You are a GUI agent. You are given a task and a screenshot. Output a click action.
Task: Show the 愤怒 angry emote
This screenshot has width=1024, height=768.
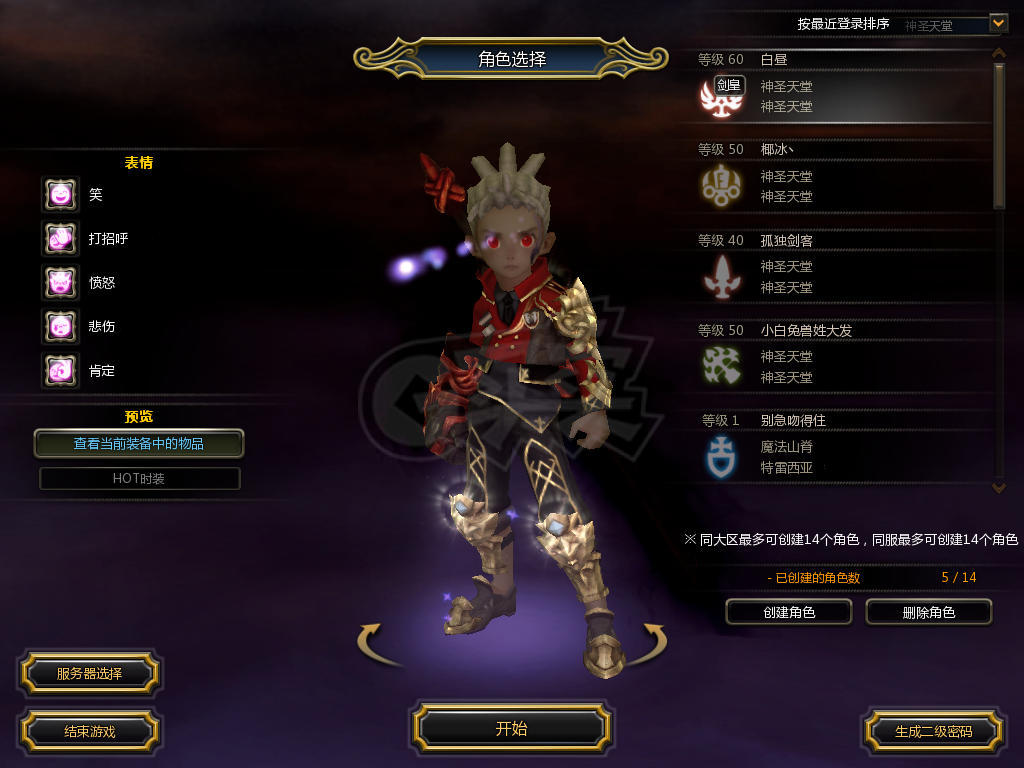[60, 283]
